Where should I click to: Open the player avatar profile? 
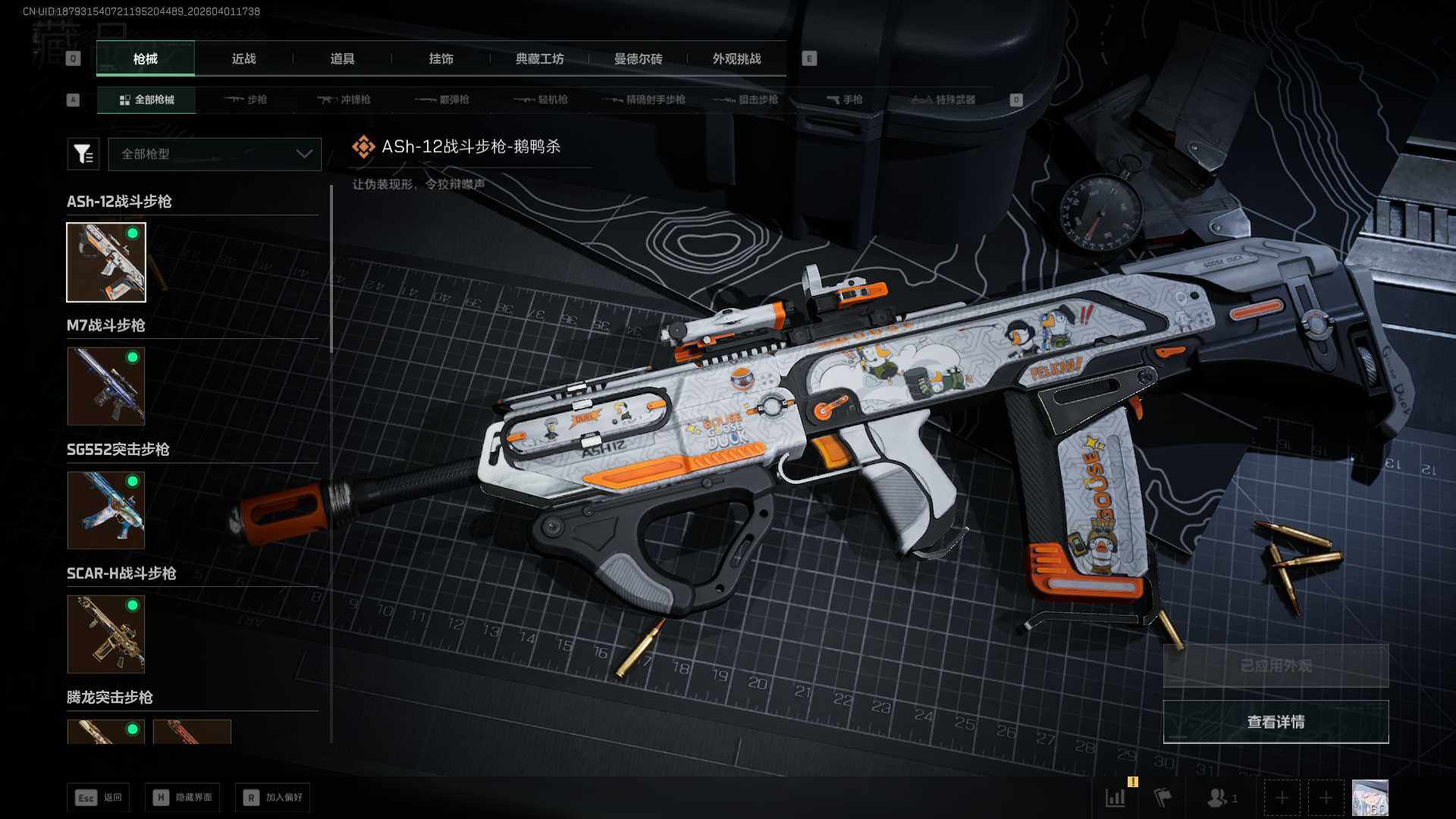click(1370, 798)
